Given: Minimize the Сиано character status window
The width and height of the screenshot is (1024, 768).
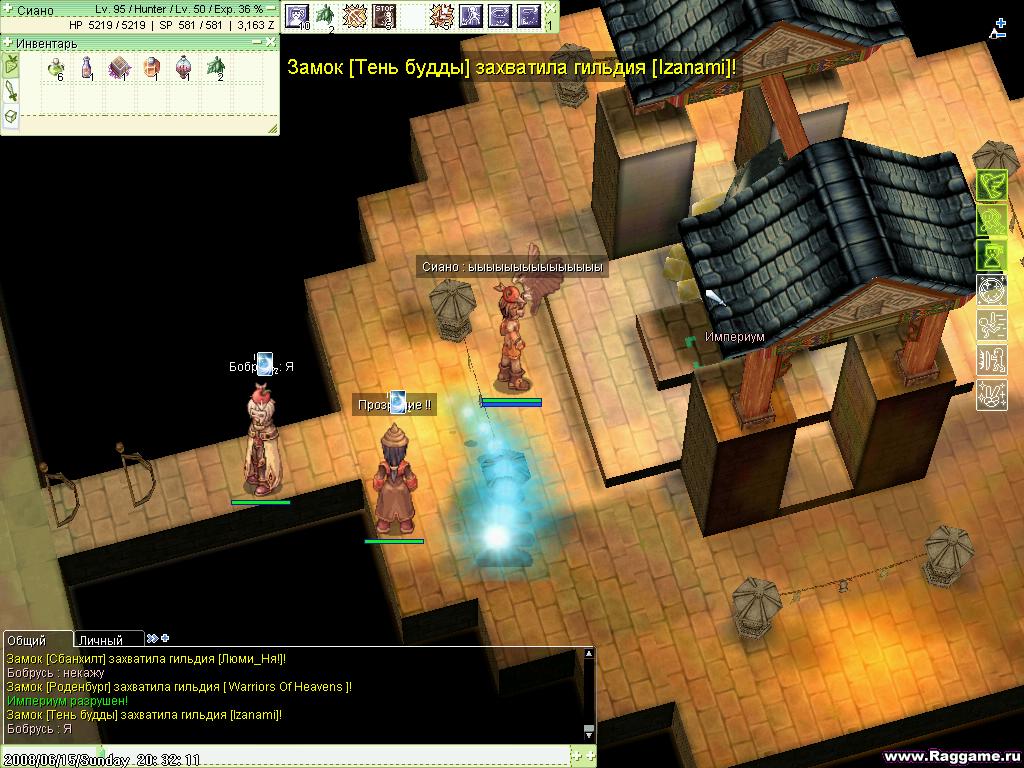Looking at the screenshot, I should point(271,8).
